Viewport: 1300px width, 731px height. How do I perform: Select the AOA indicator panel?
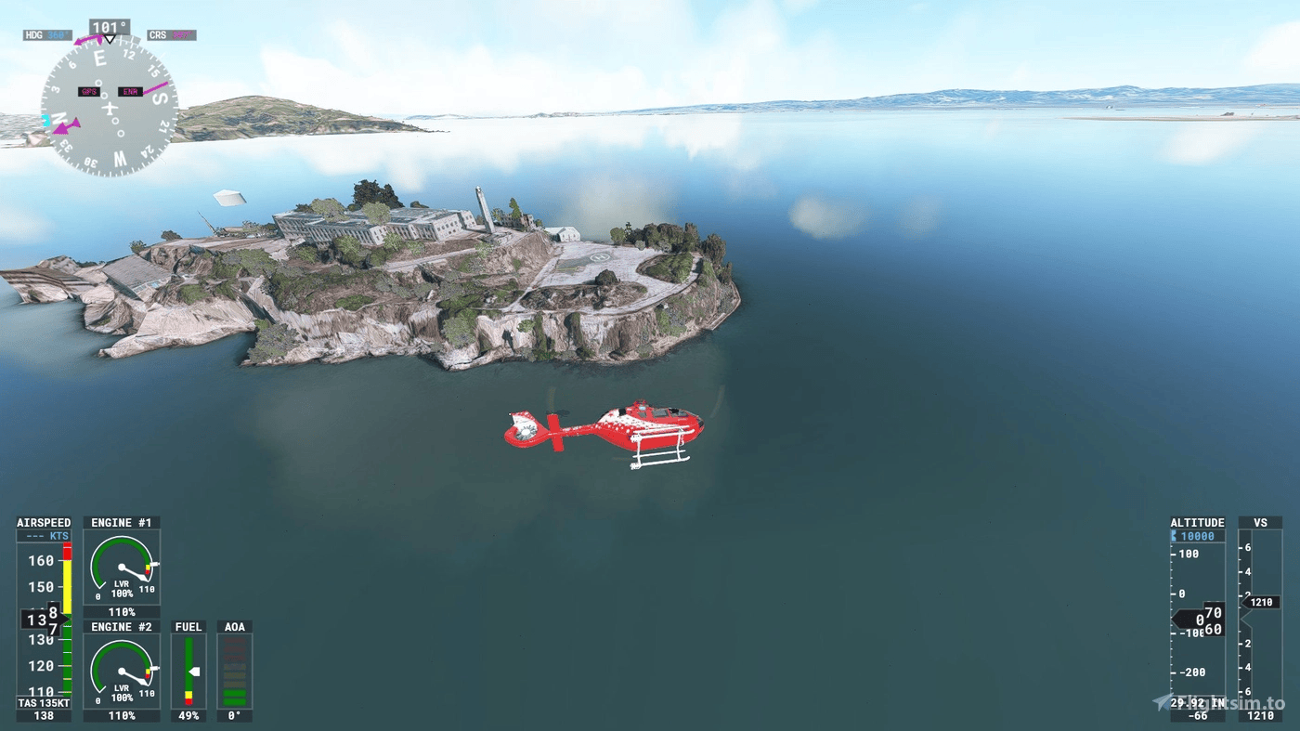click(234, 668)
